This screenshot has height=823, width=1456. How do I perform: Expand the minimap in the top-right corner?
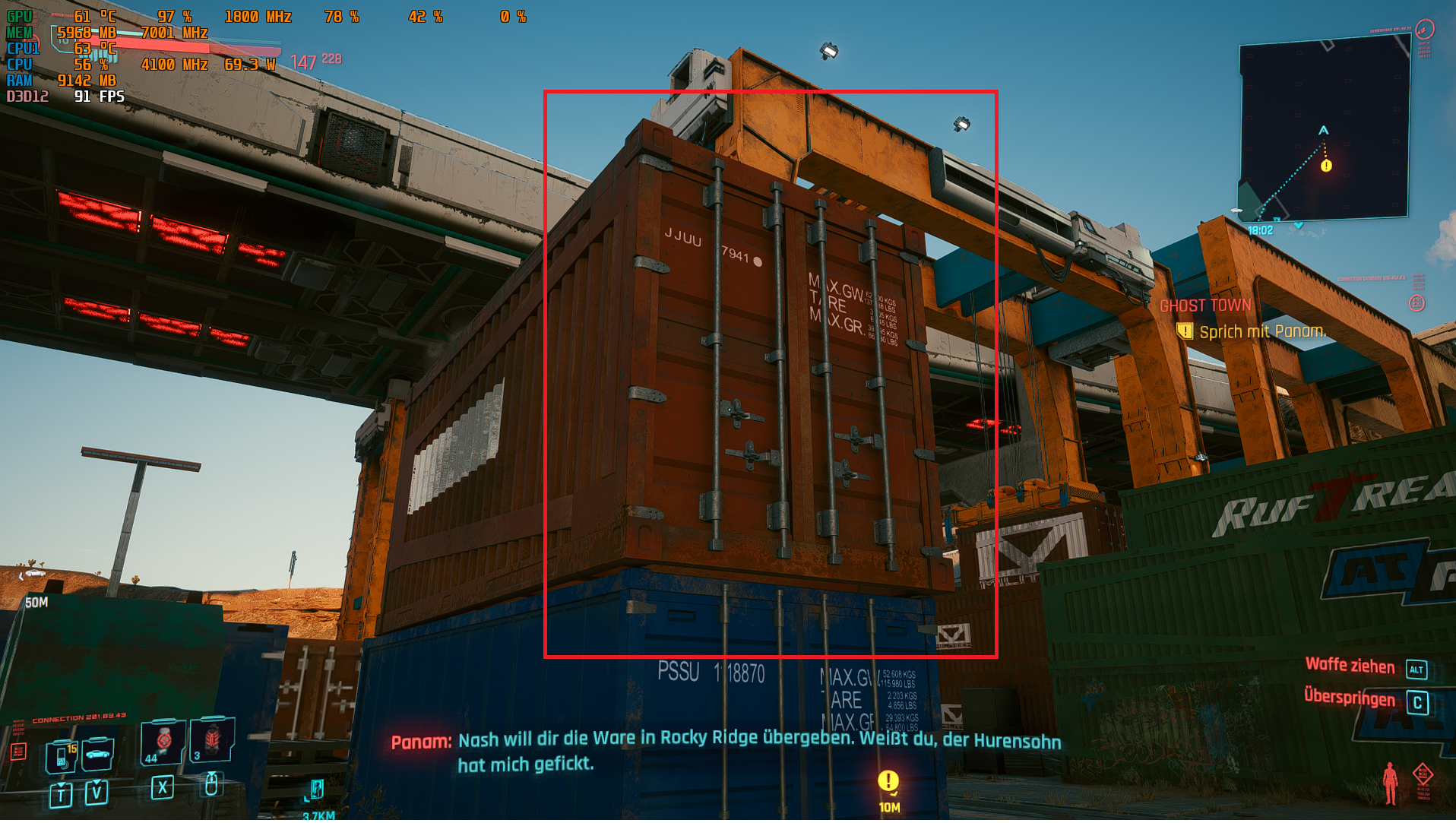tap(1322, 125)
